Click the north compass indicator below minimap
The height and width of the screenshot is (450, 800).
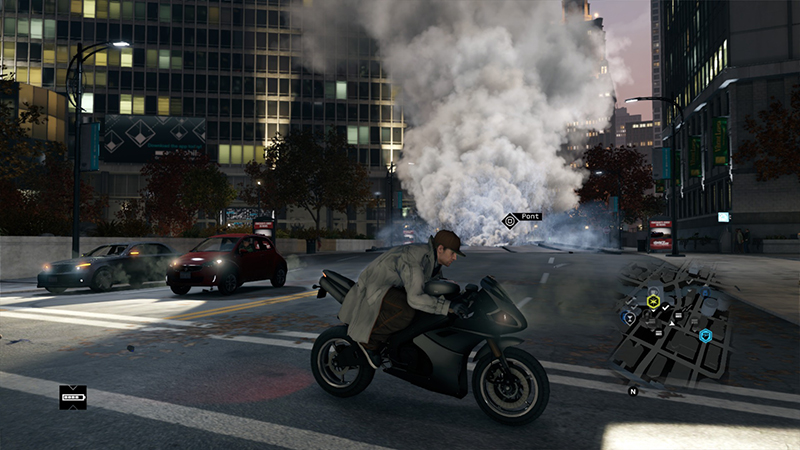[x=633, y=391]
